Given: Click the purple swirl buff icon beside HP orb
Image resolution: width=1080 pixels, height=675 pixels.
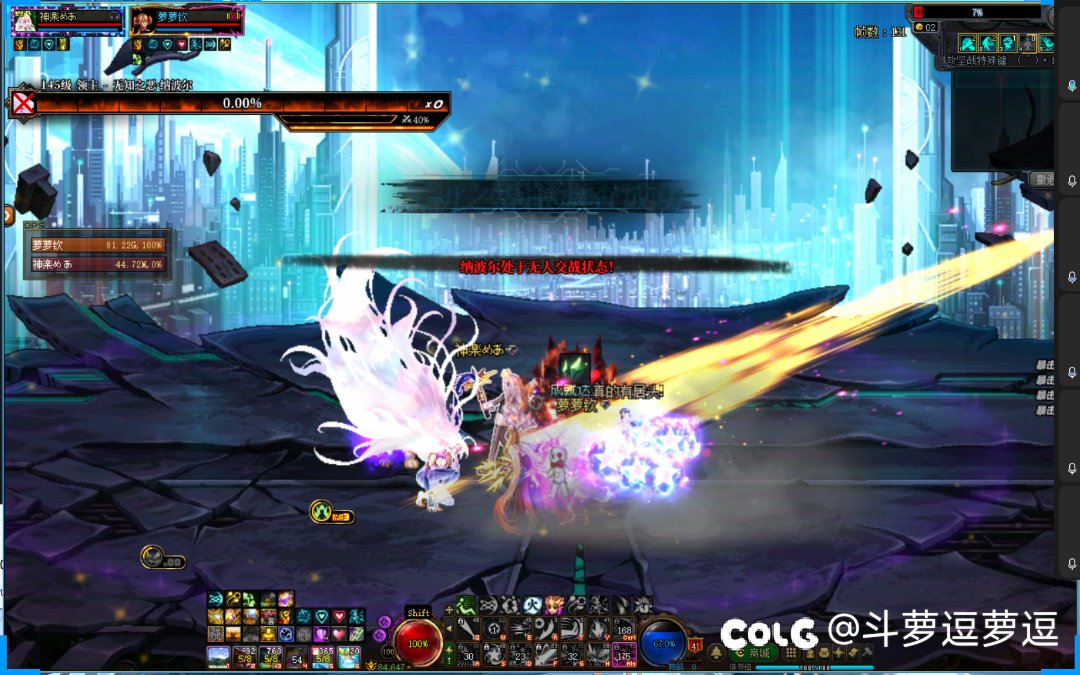Looking at the screenshot, I should (385, 622).
